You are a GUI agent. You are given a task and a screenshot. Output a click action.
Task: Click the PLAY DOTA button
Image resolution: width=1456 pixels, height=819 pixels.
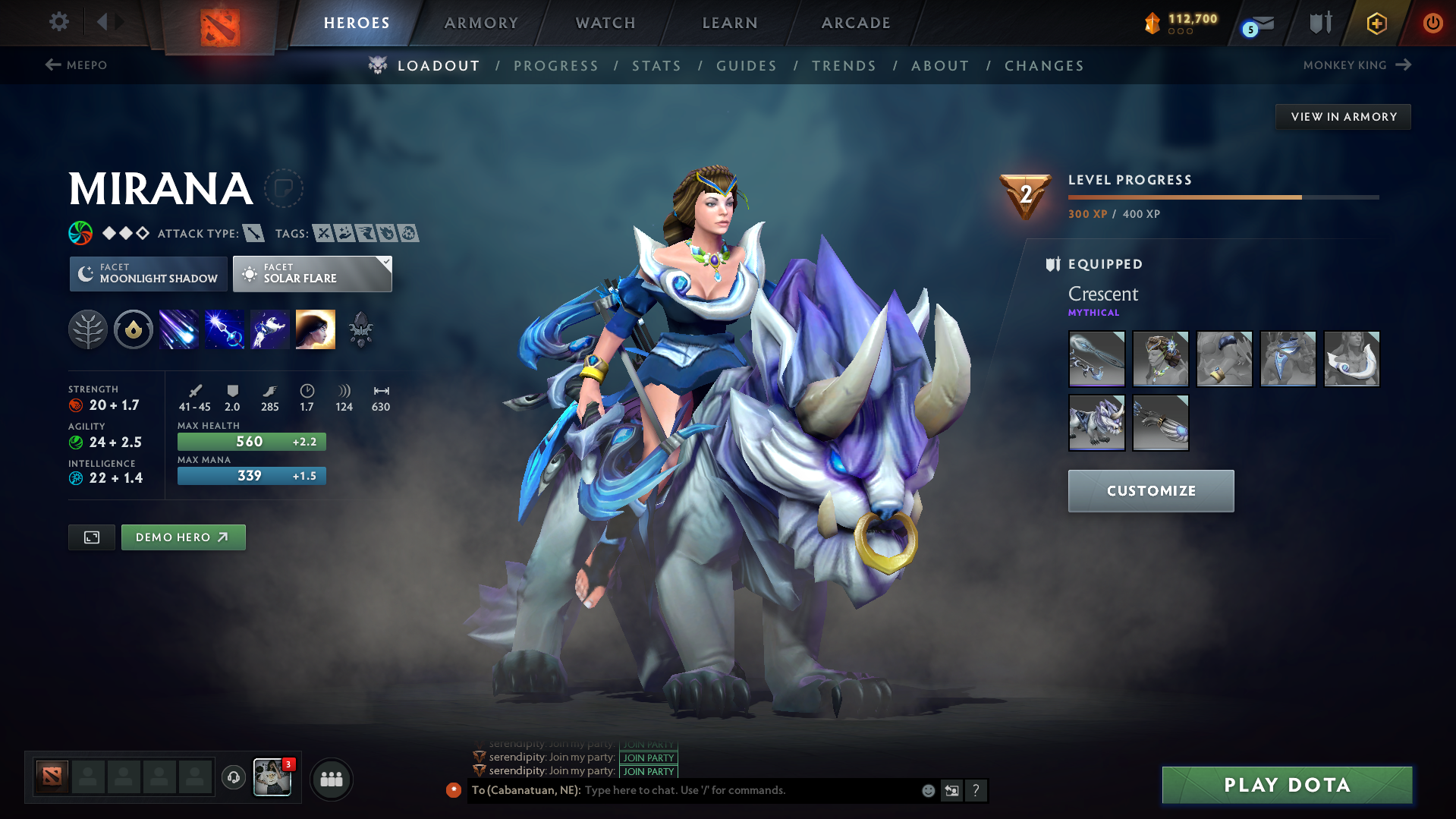click(x=1286, y=785)
